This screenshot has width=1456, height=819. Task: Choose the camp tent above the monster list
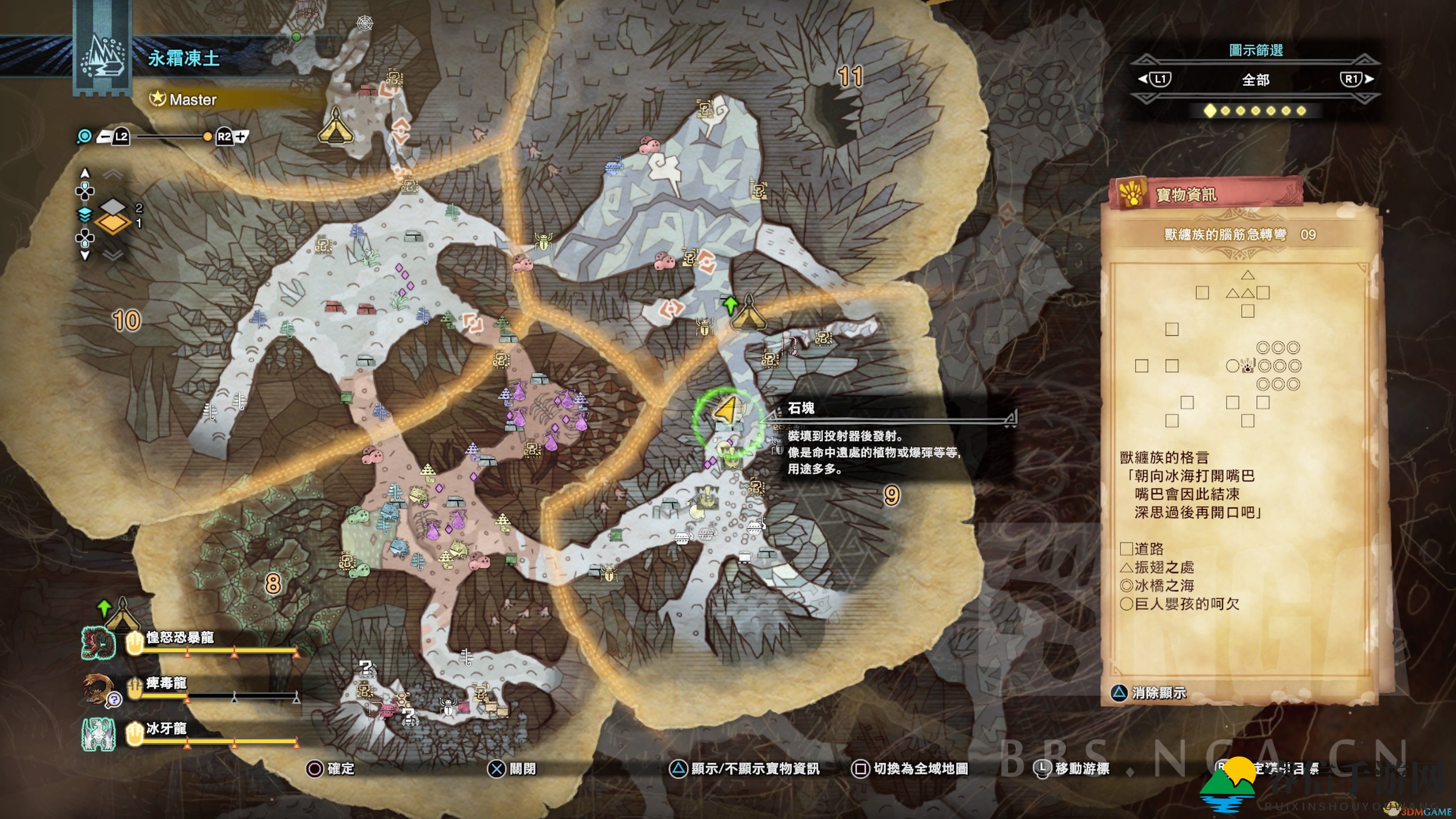121,614
